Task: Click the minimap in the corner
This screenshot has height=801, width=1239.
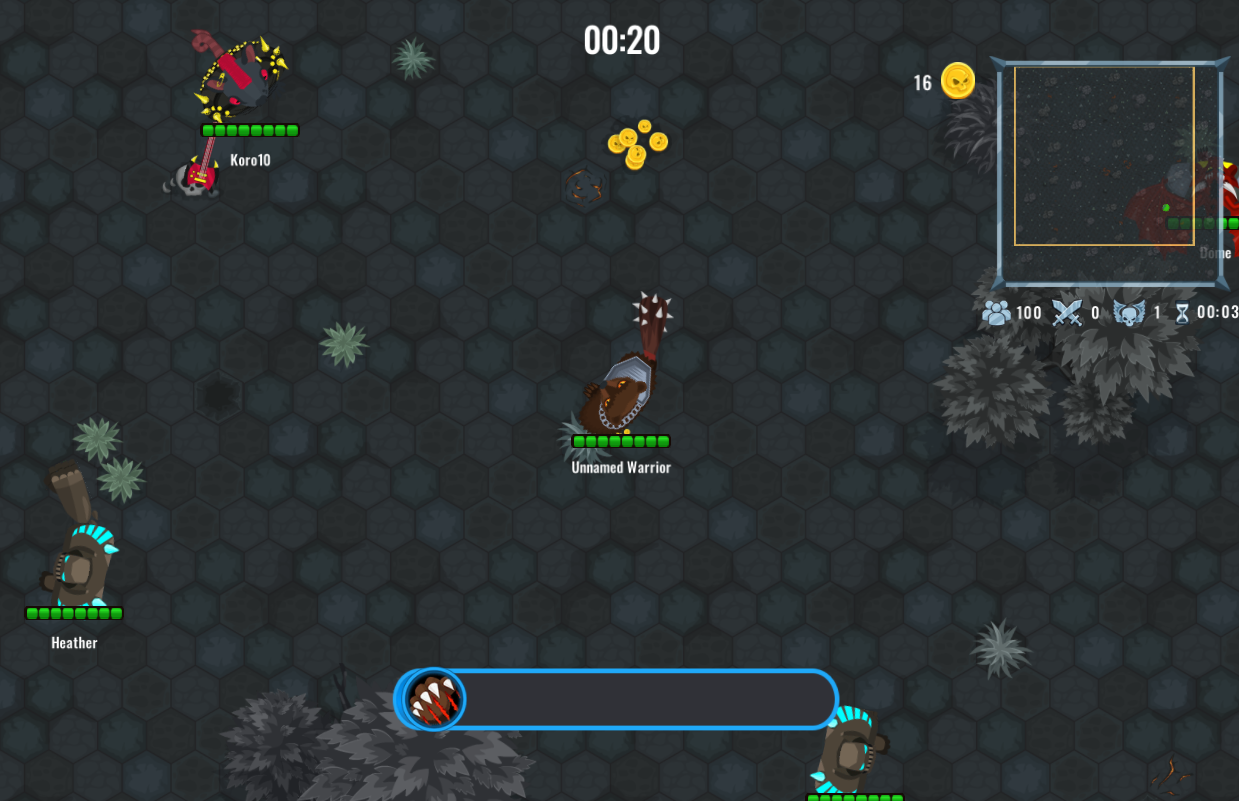Action: [1108, 172]
